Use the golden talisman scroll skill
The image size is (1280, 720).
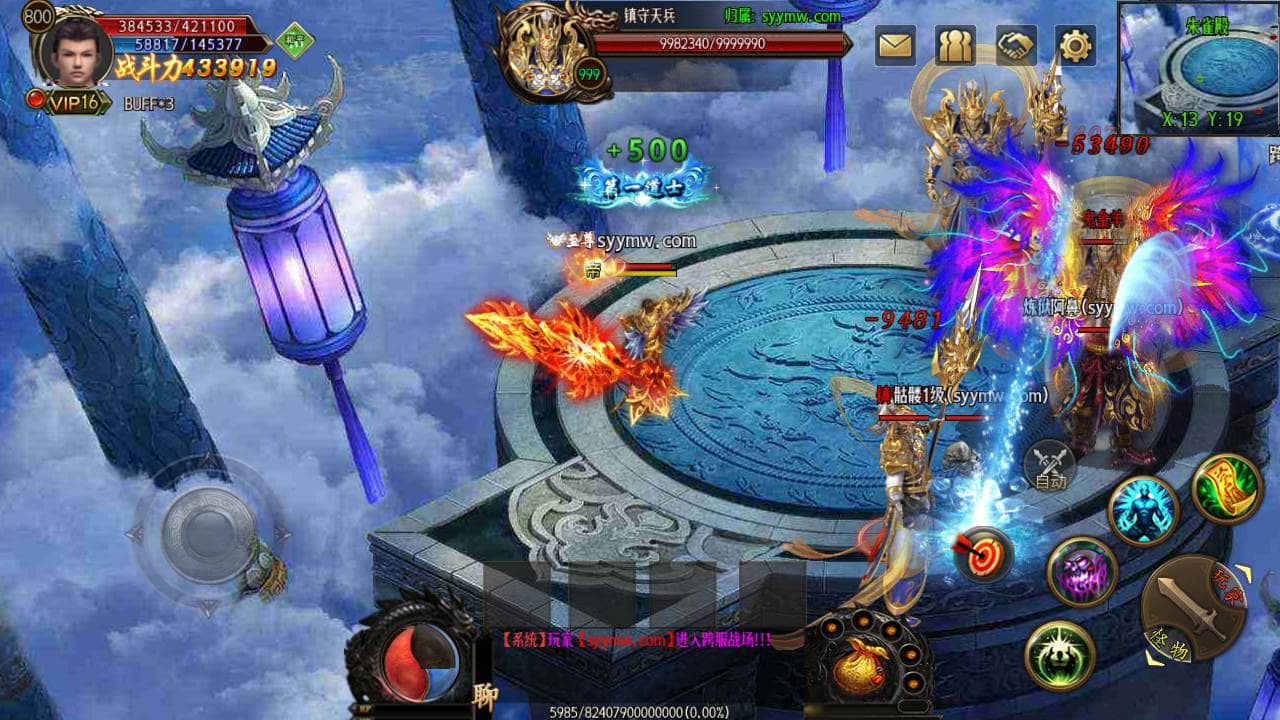click(1227, 488)
